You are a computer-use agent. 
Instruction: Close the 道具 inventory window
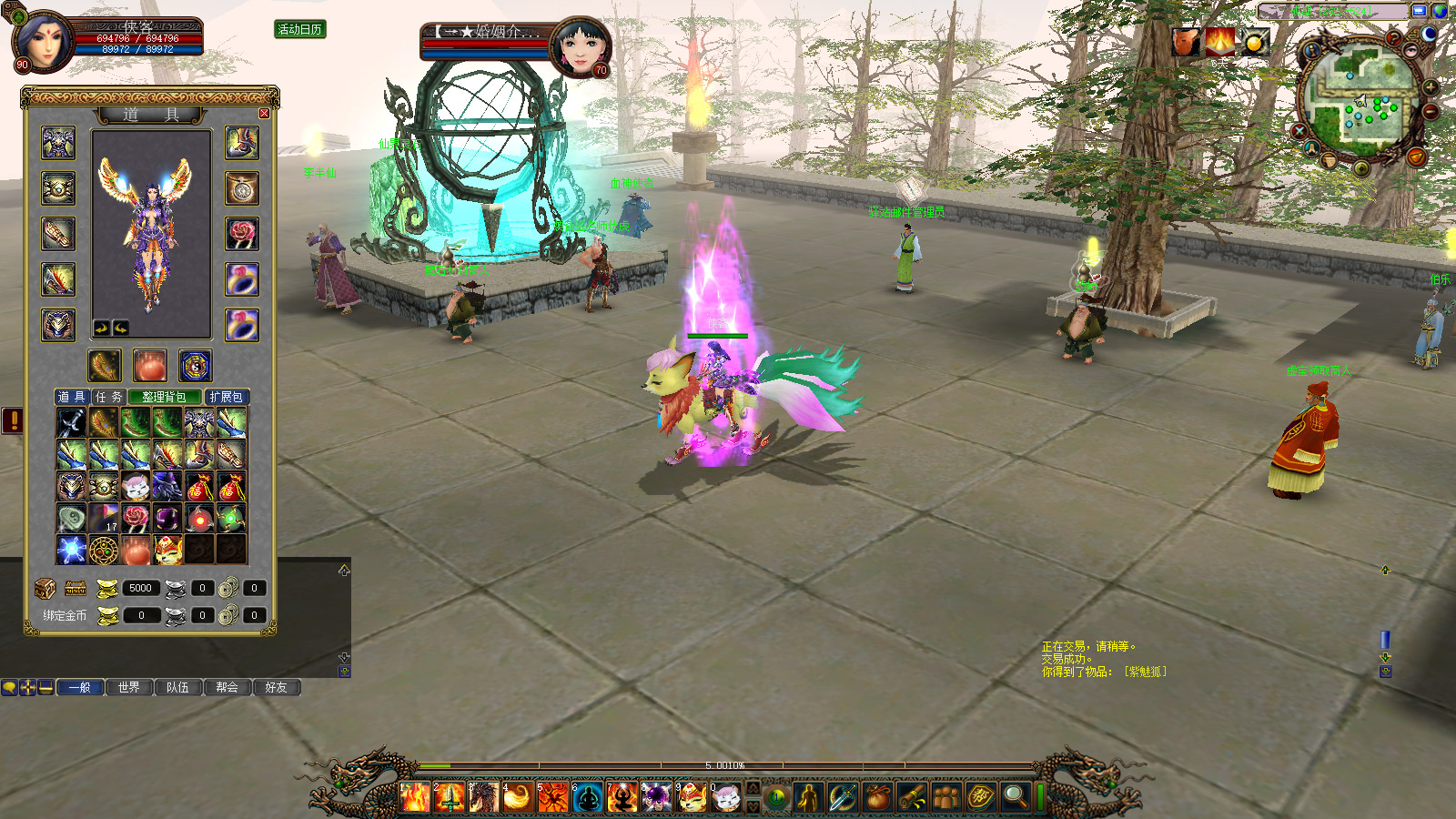coord(264,114)
